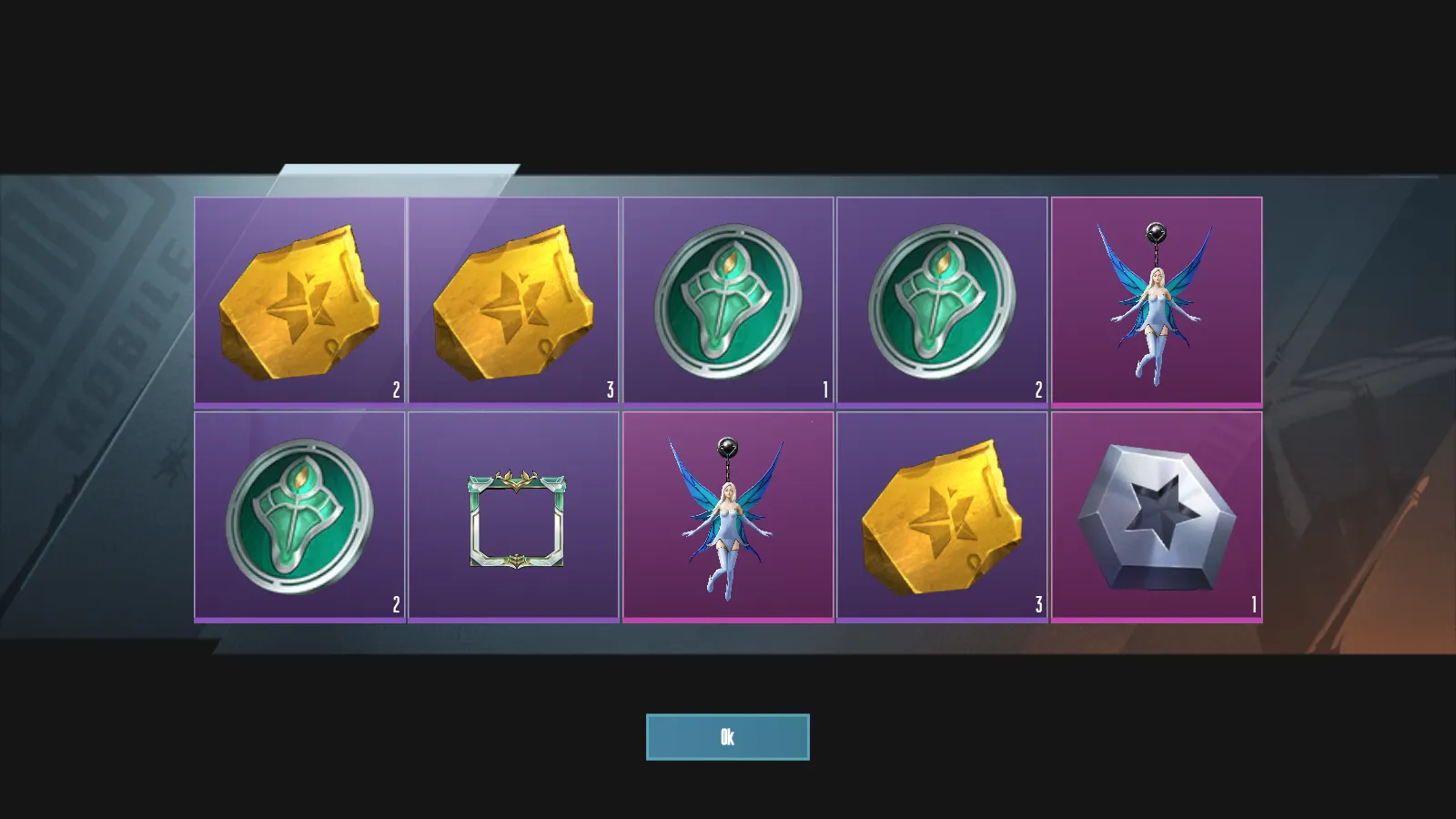Select the fairy pendant in the top-right tile
The height and width of the screenshot is (819, 1456).
point(1156,298)
